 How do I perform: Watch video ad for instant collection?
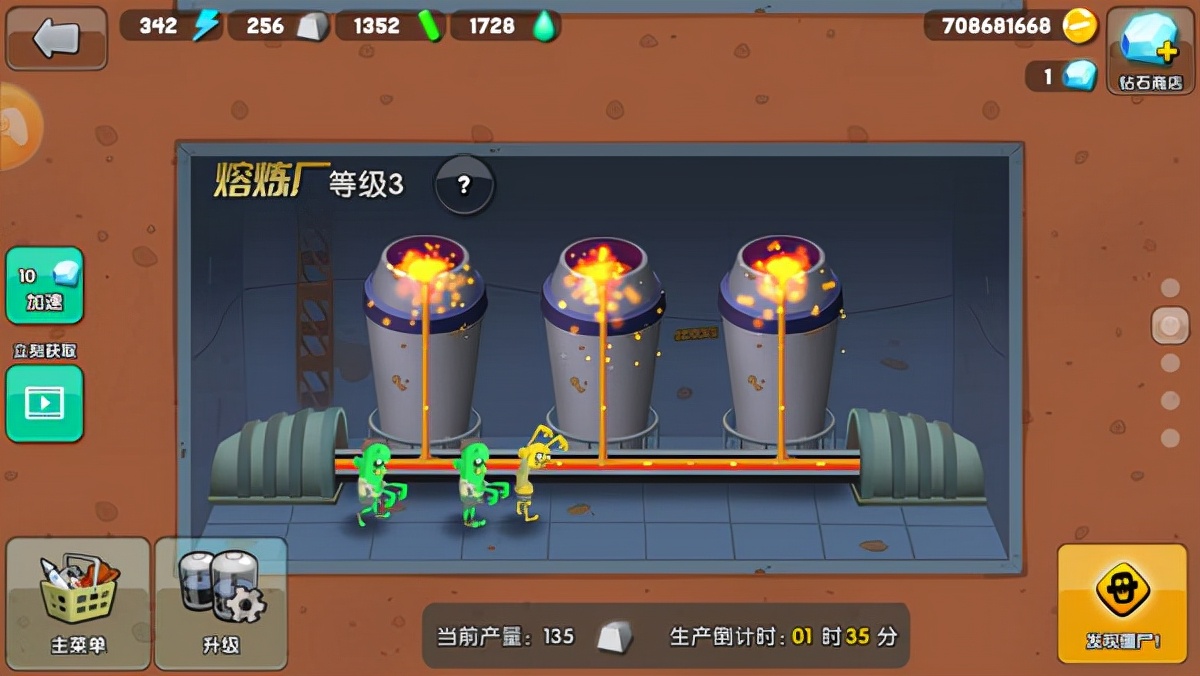(x=44, y=403)
